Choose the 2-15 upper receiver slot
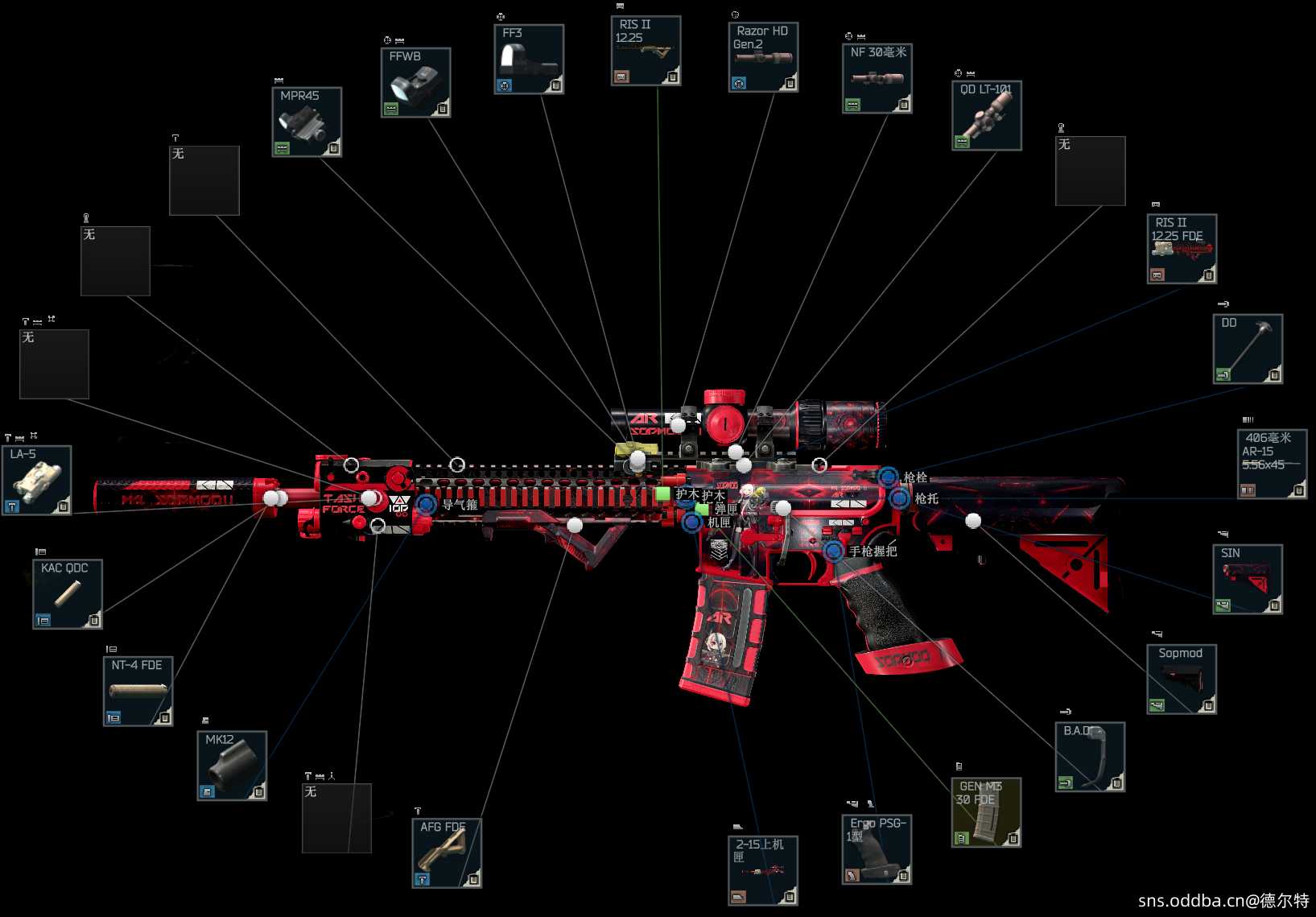 pos(763,870)
